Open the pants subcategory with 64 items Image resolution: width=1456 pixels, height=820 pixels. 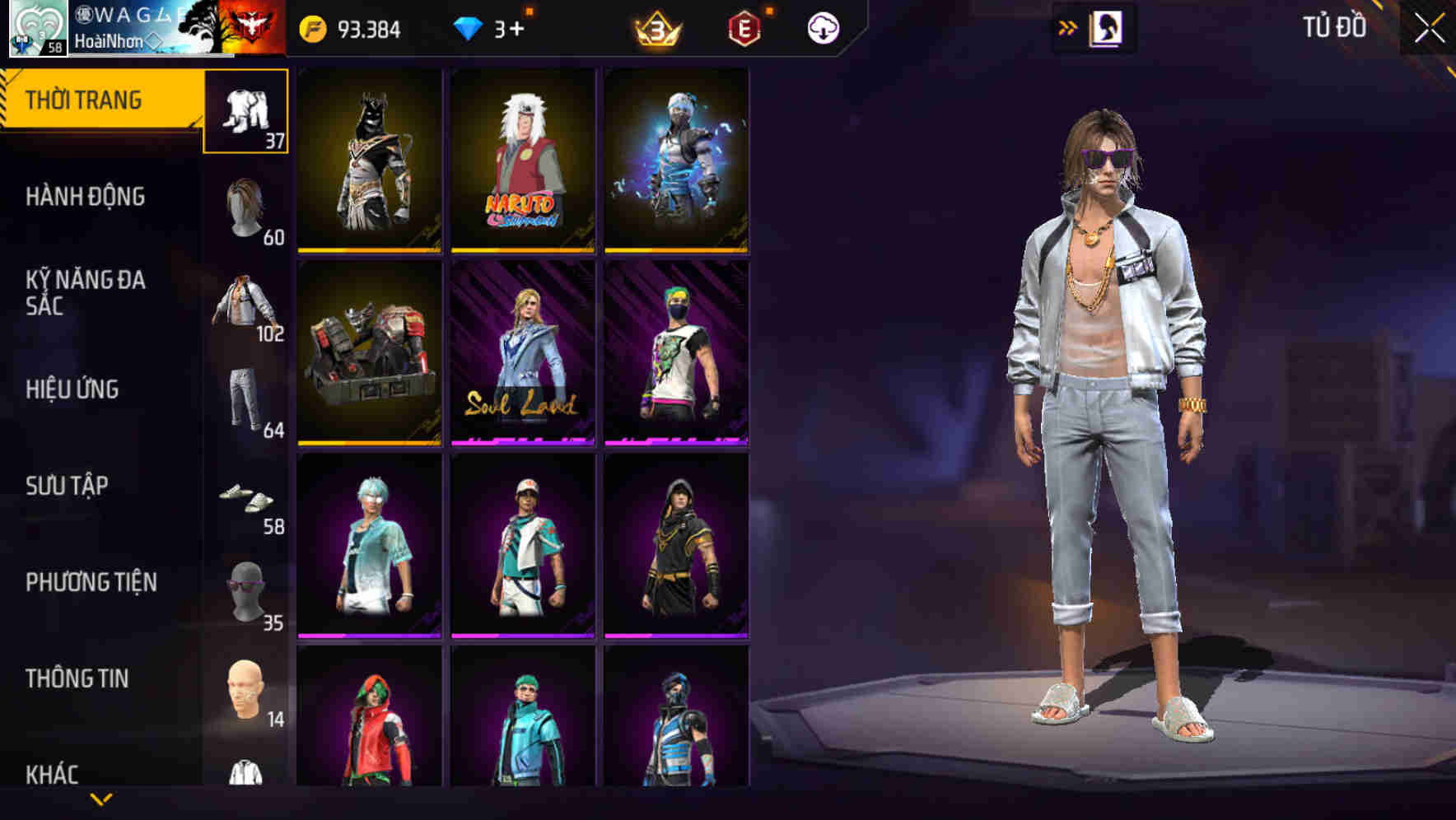coord(246,404)
